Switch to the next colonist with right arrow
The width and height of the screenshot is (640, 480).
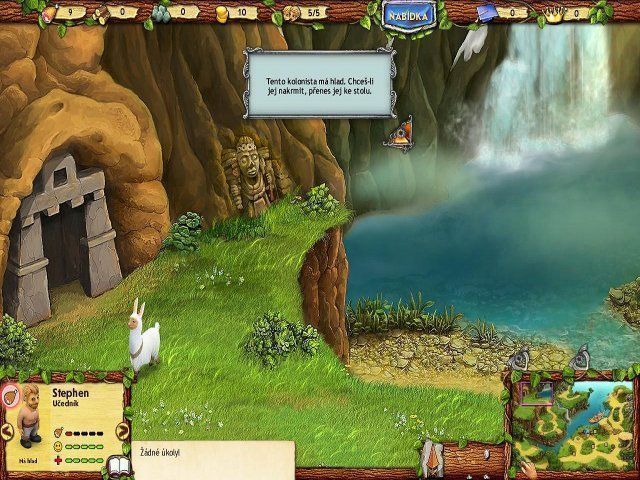[123, 431]
